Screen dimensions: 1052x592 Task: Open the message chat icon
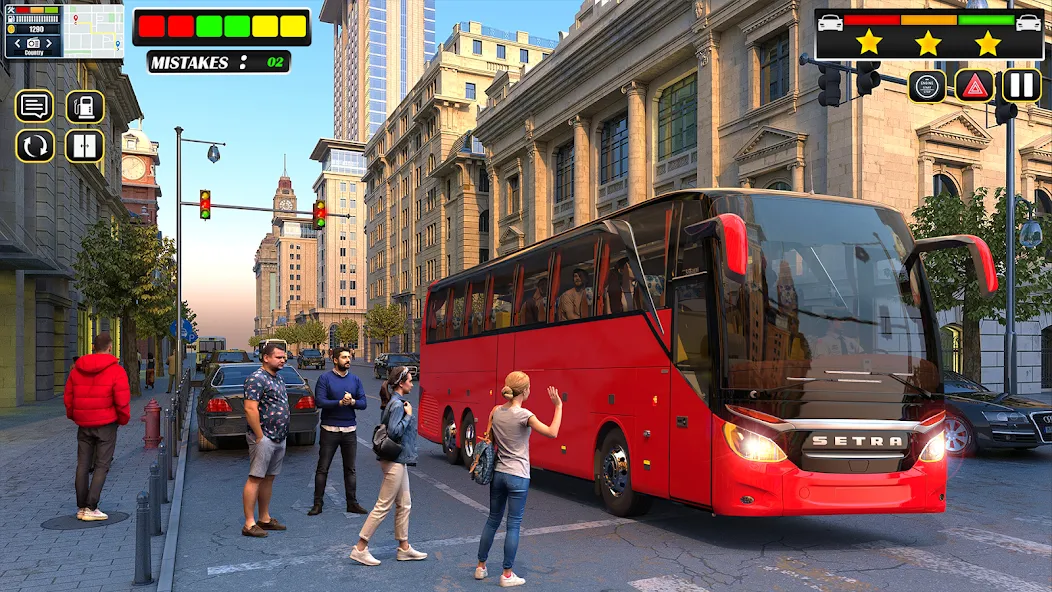[x=34, y=106]
